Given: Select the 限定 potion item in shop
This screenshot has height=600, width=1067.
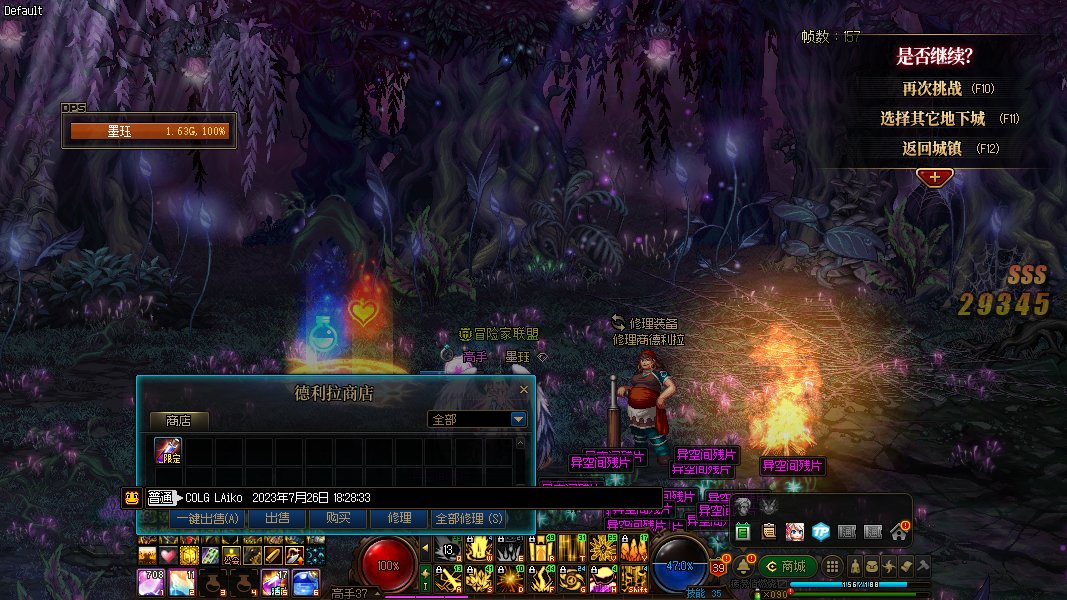Looking at the screenshot, I should tap(168, 452).
